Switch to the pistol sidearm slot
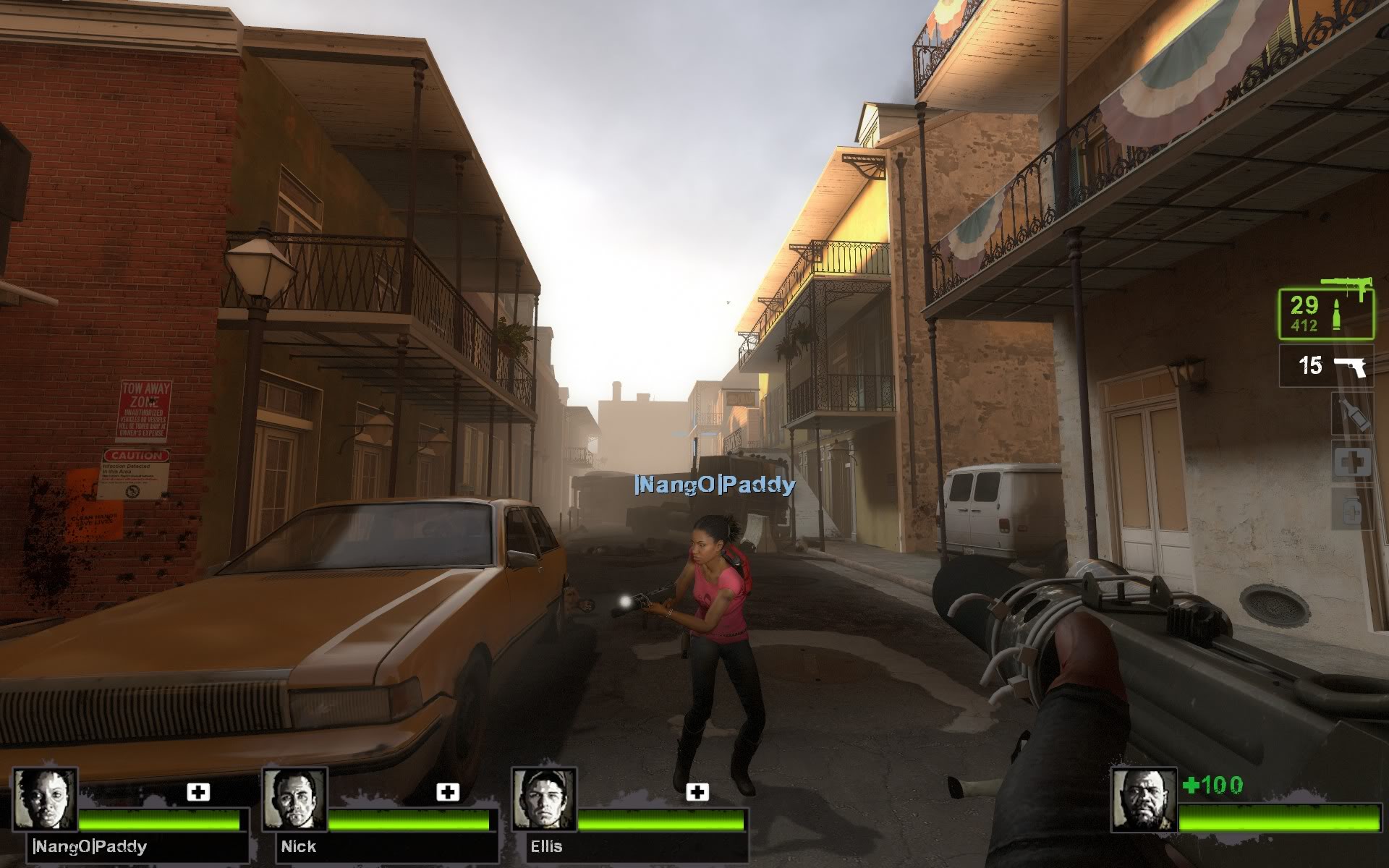 click(1325, 366)
